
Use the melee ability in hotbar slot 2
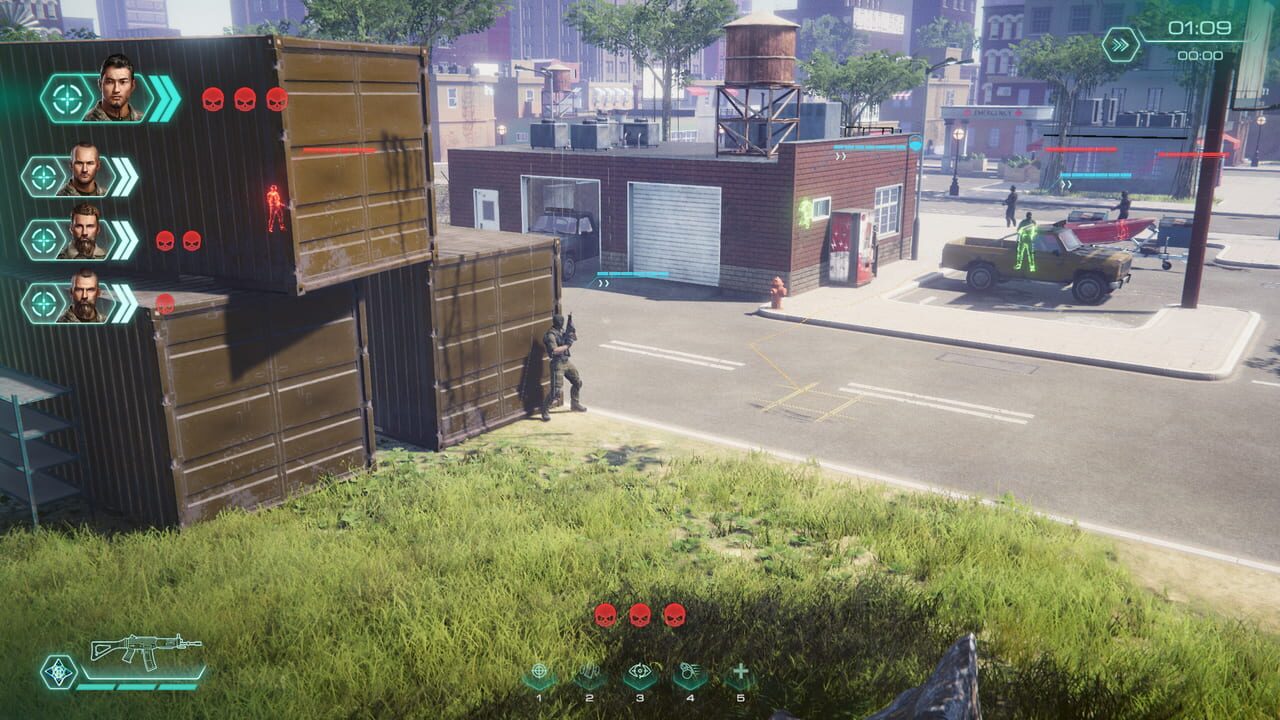click(x=590, y=671)
